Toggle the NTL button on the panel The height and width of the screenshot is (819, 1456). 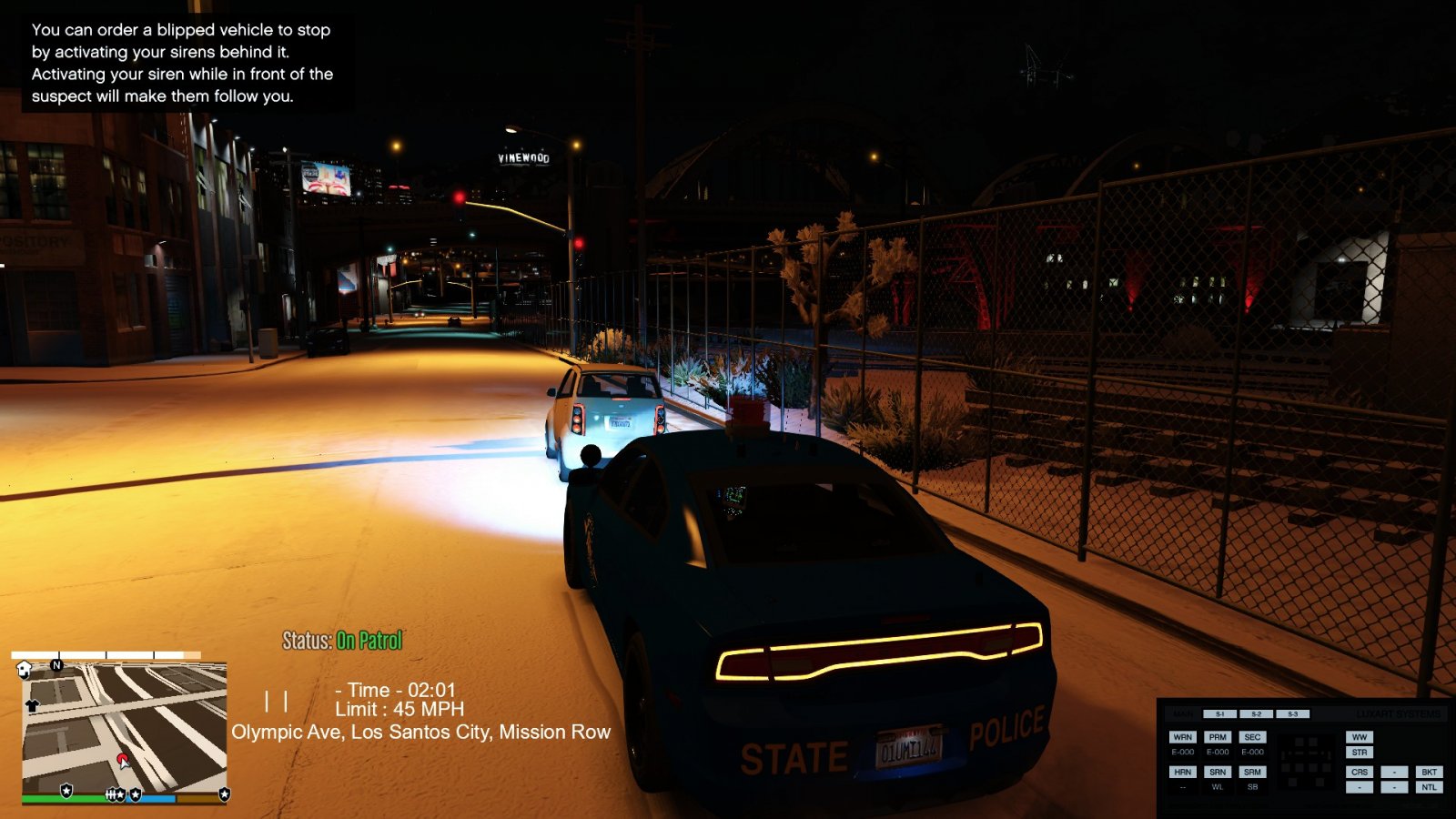coord(1429,787)
